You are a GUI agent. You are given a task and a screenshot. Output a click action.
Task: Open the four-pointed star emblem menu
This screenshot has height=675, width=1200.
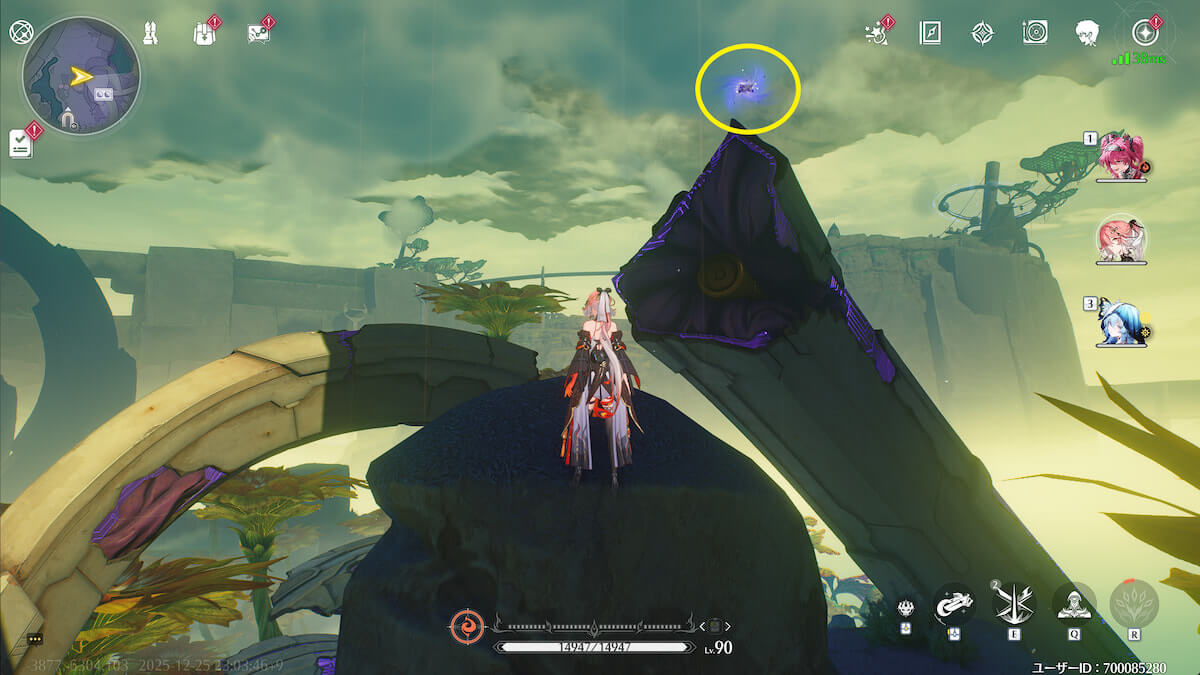982,32
